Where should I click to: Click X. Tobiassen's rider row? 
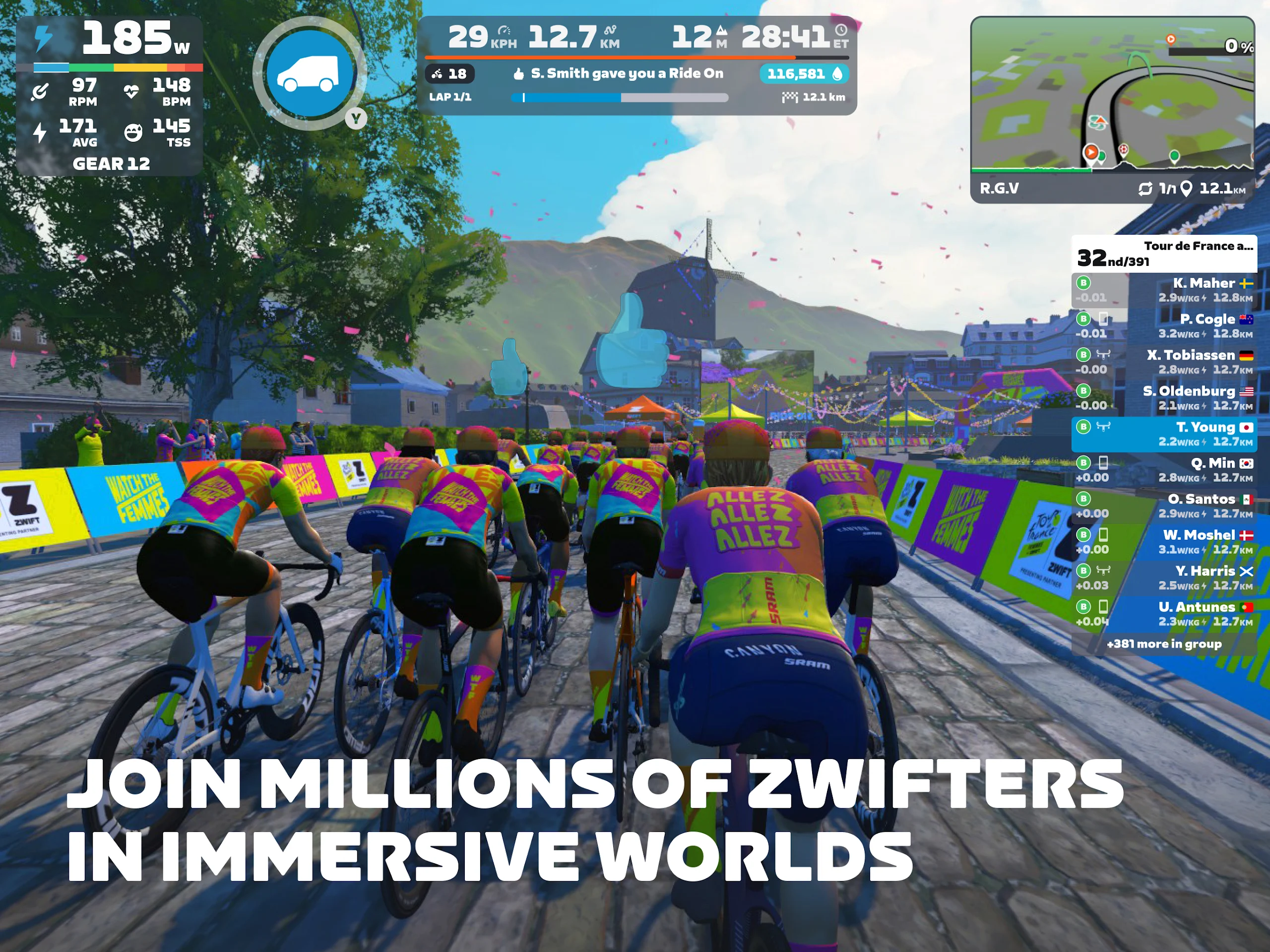pos(1163,362)
